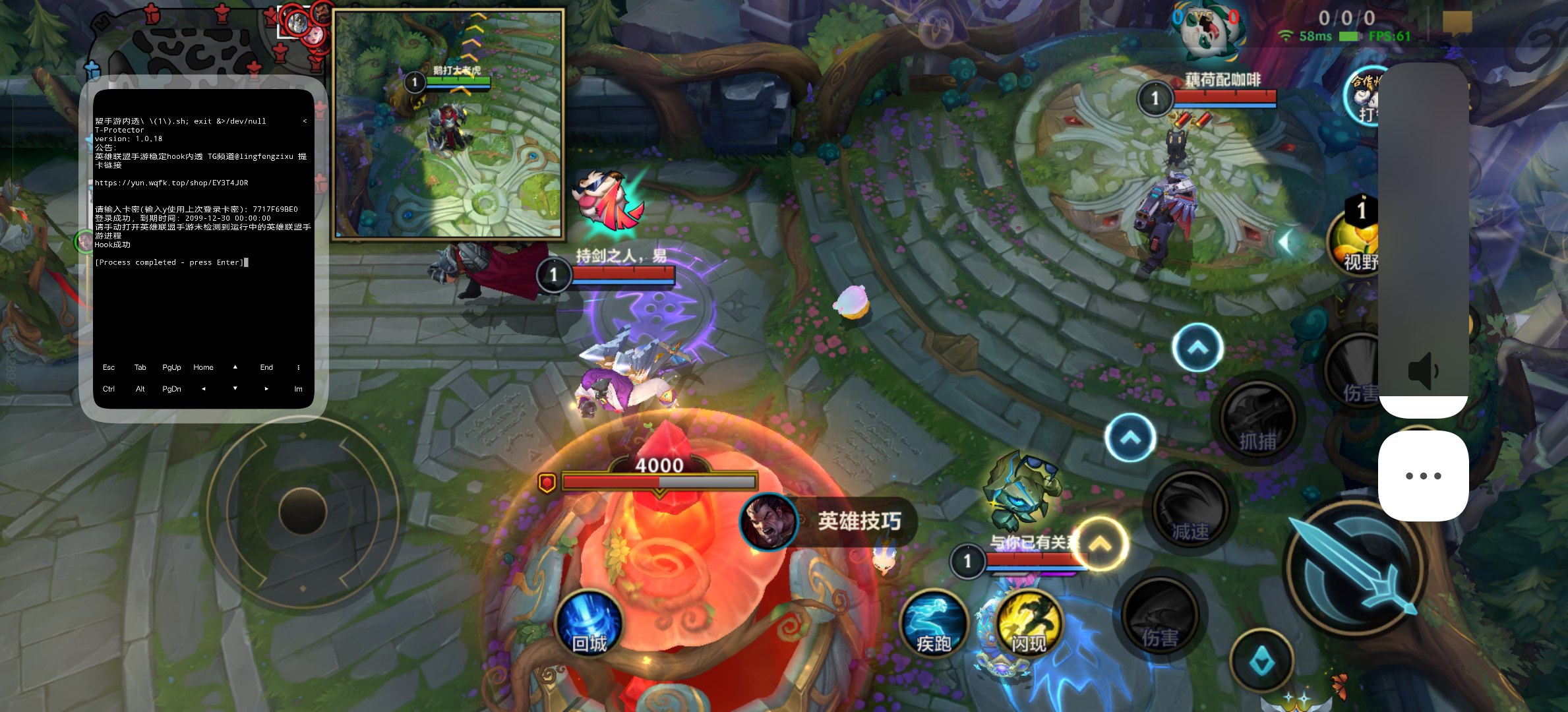Hit the sword basic attack button
Screen dimensions: 1568x712
(1355, 568)
